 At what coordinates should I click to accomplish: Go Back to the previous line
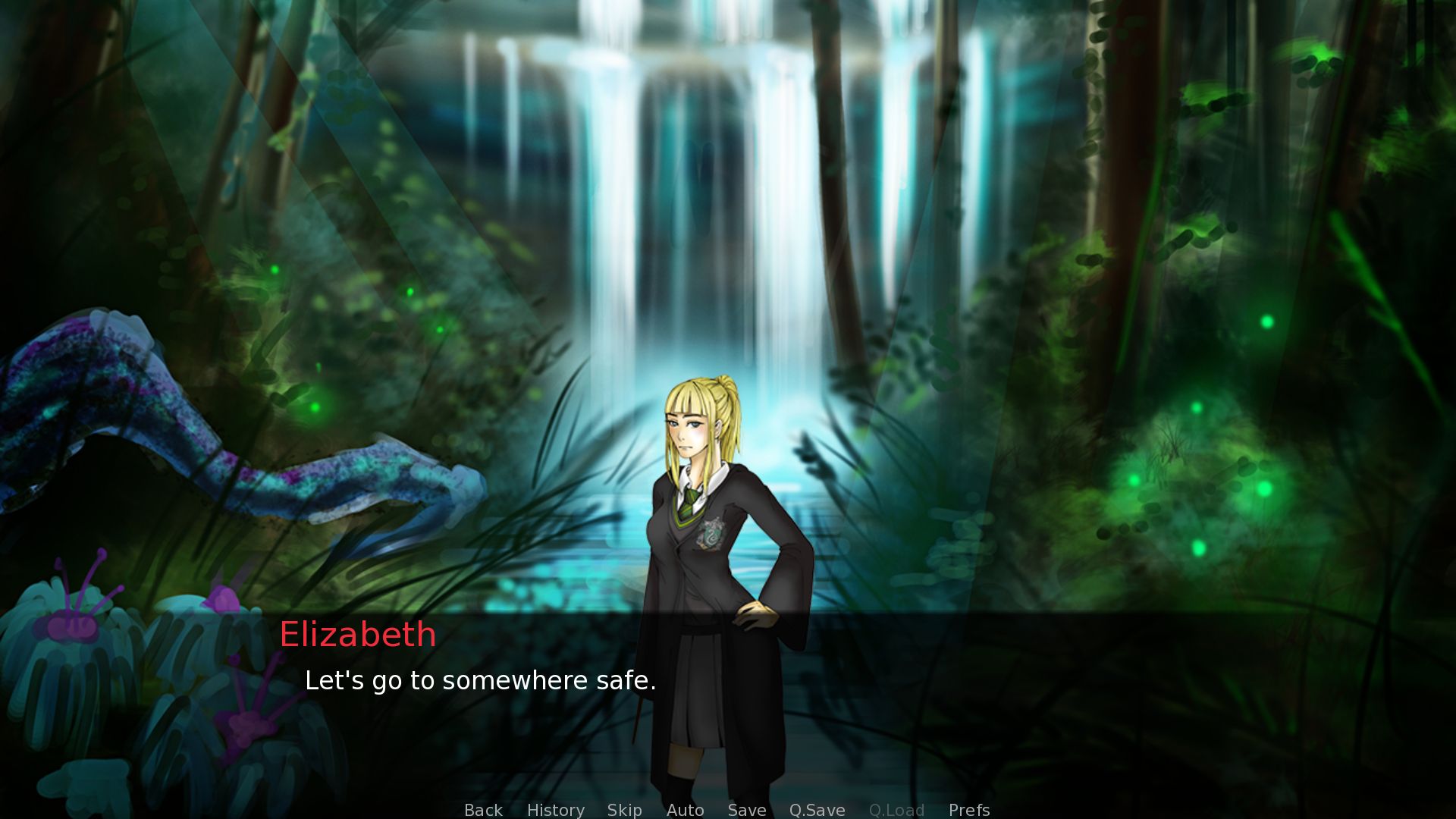(483, 810)
